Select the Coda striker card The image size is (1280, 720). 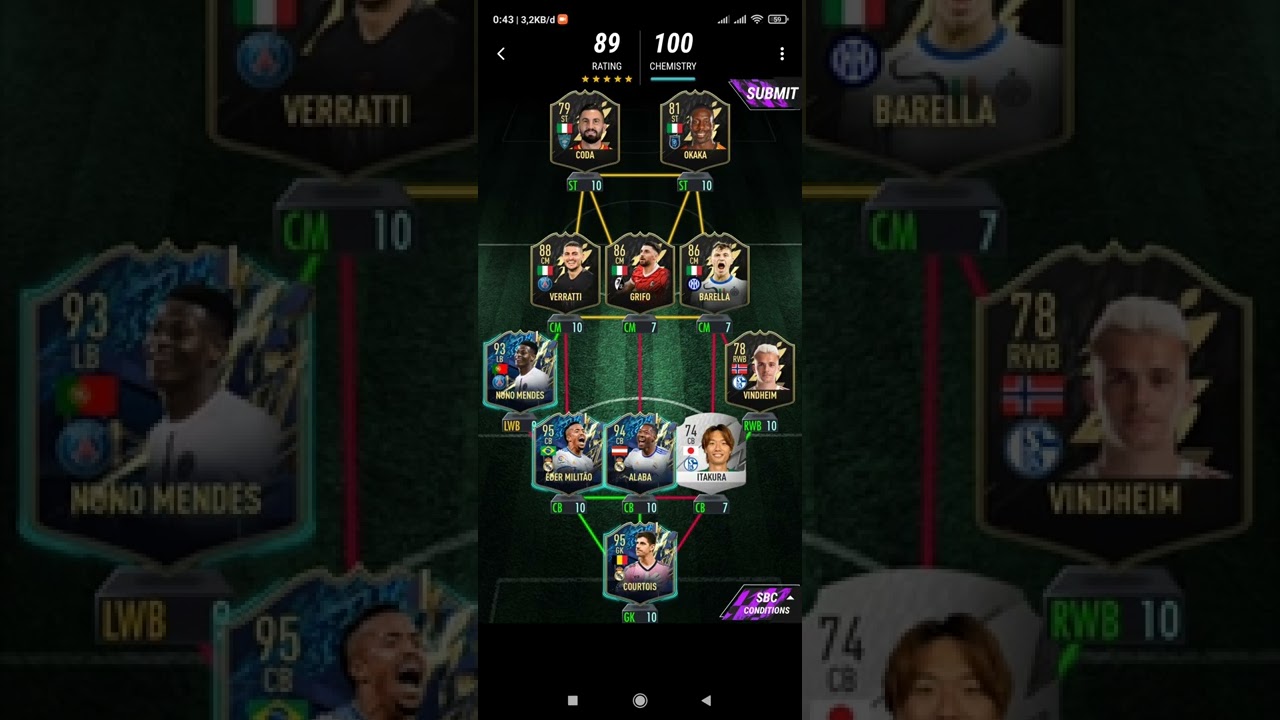585,128
